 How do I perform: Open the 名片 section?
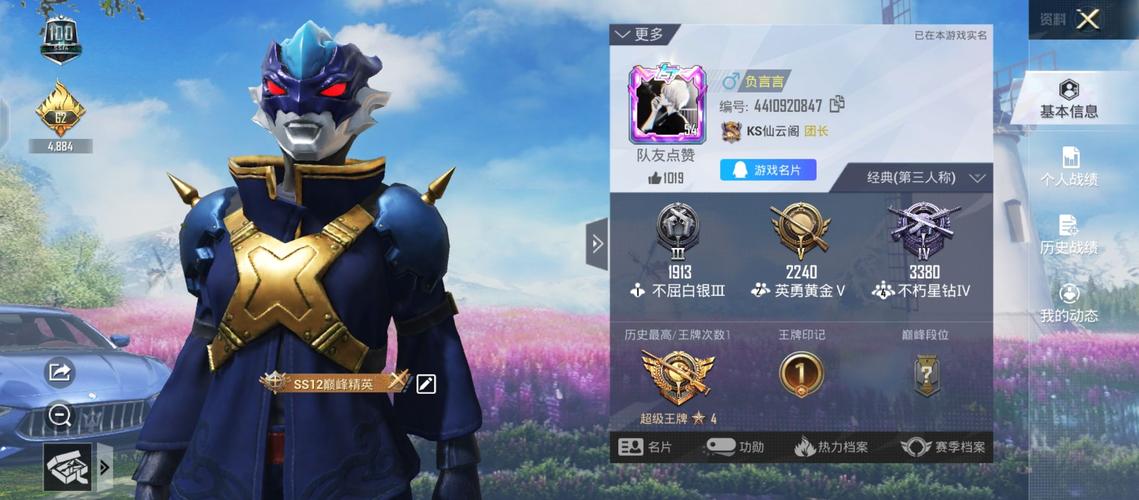[645, 447]
